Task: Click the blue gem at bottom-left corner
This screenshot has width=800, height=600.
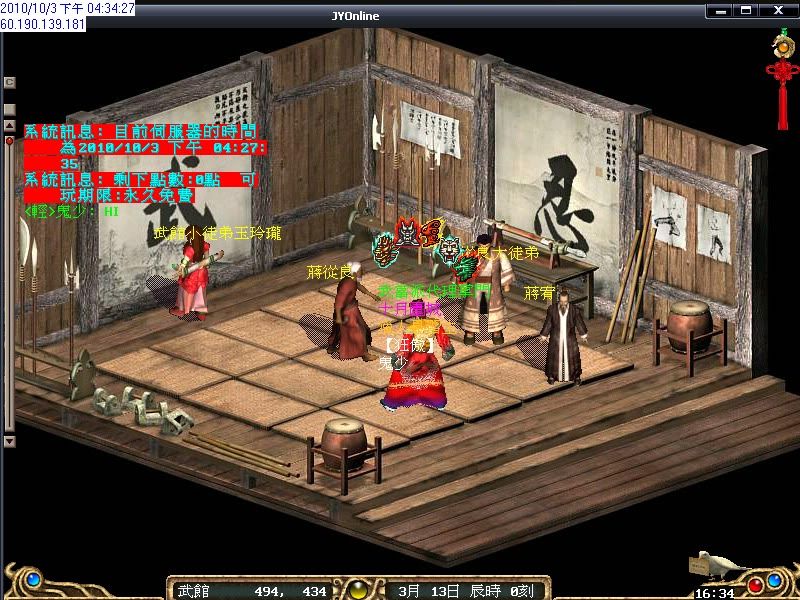Action: point(33,579)
